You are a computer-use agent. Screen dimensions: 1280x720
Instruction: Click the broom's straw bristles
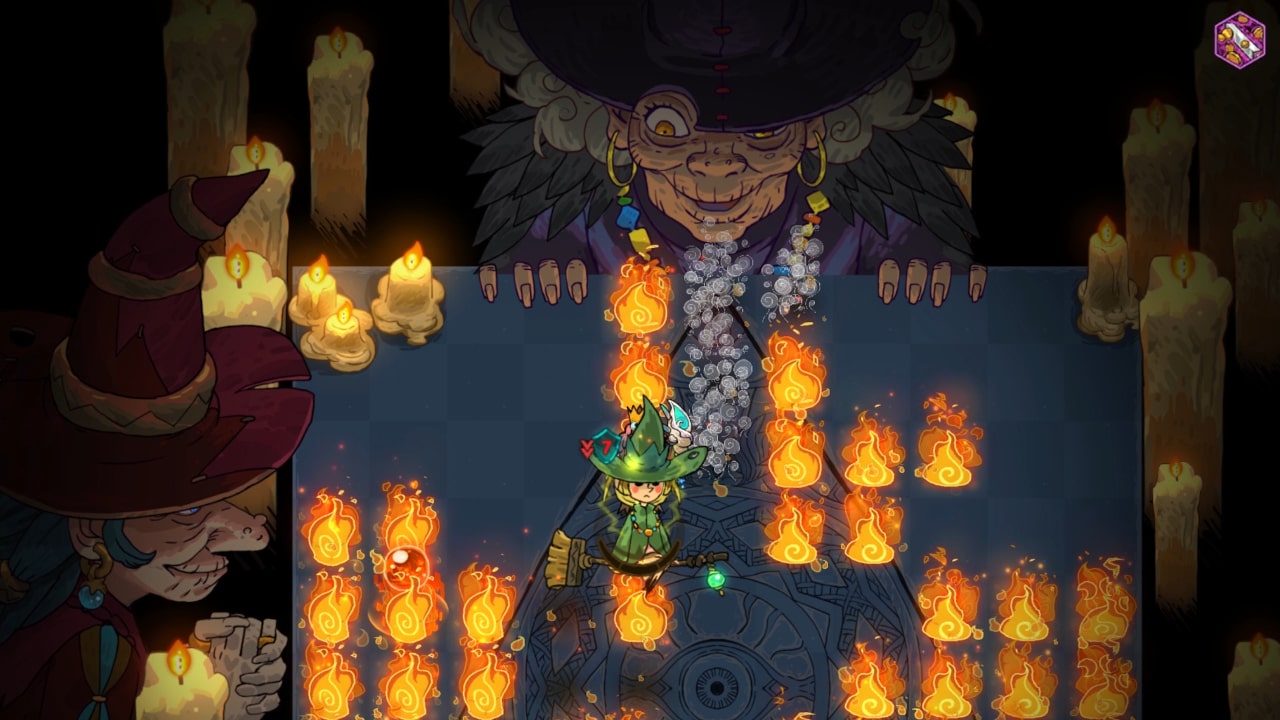560,560
